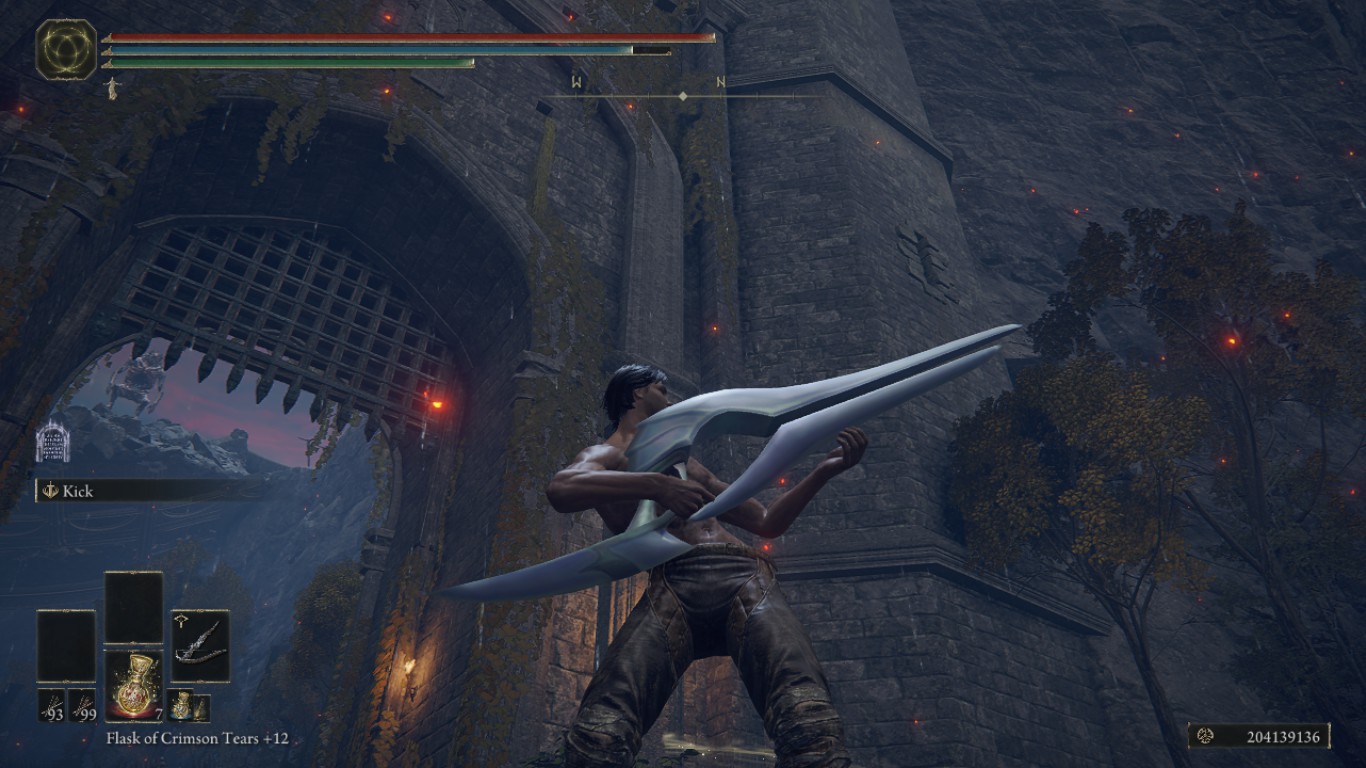Select the larger queued flask icon beside the bow
Viewport: 1366px width, 768px height.
182,705
